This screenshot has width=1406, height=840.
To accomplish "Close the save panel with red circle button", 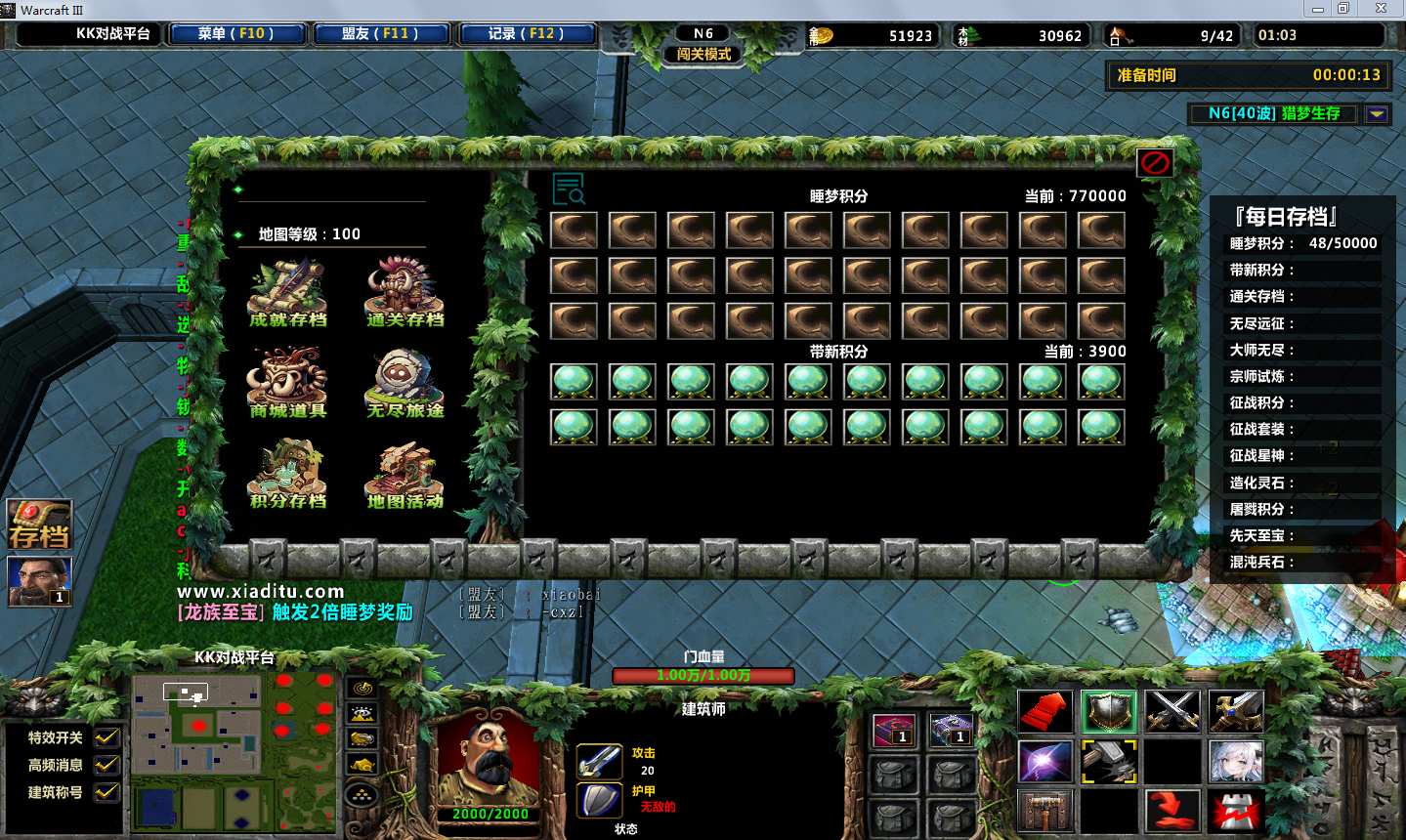I will click(1155, 163).
